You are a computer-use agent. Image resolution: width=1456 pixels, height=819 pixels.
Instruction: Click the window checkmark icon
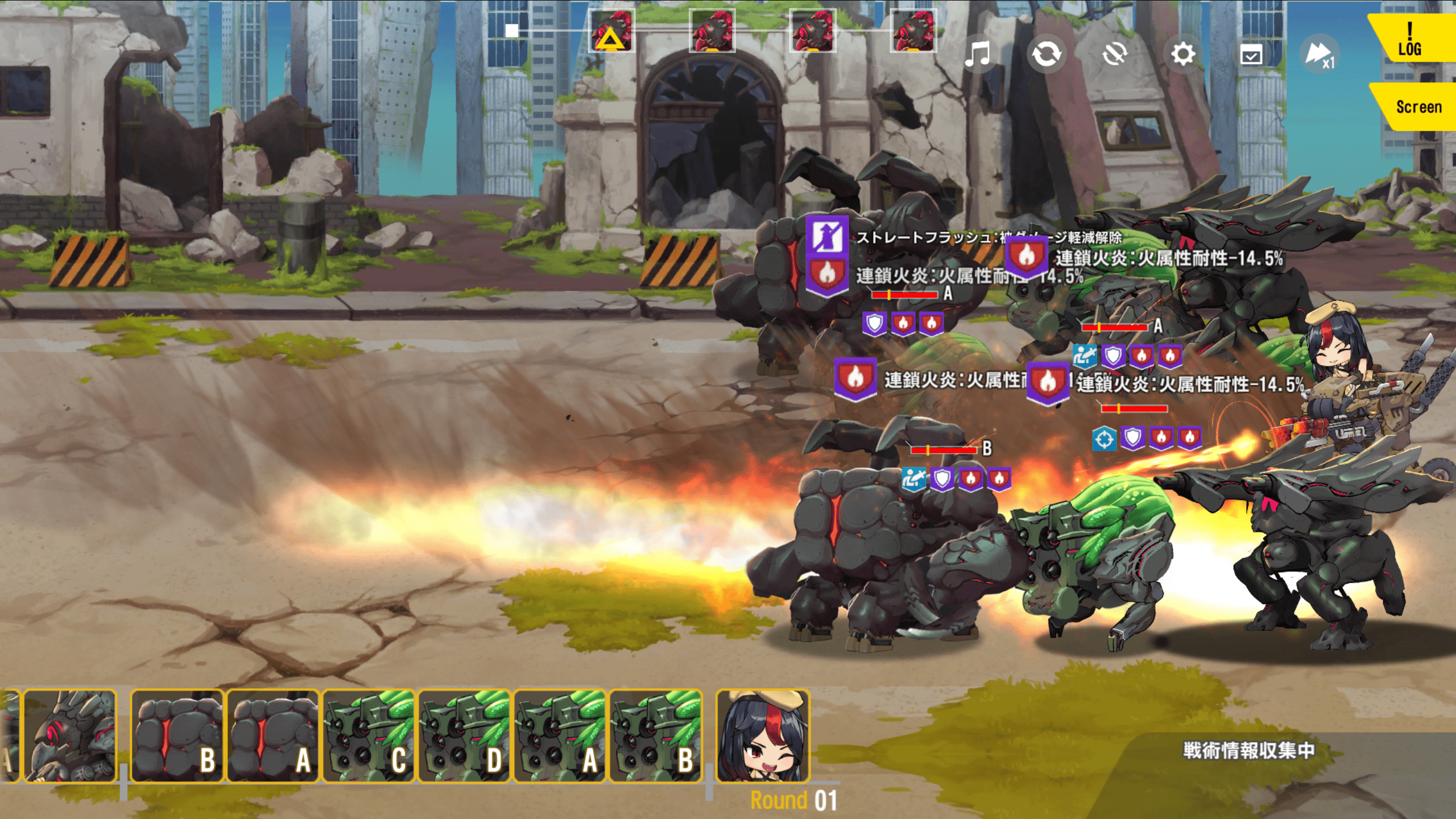pos(1251,55)
